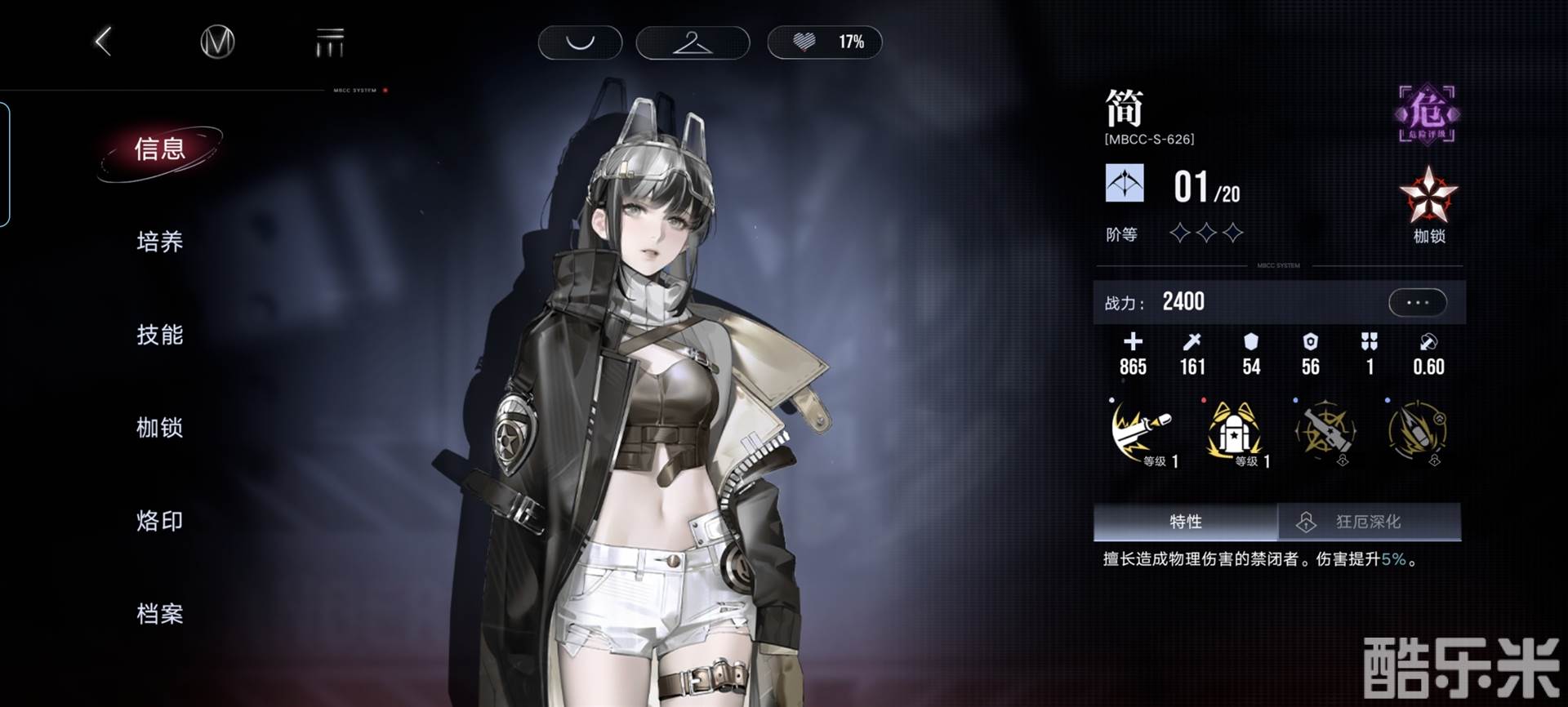Select the second skill icon, level 1
1568x707 pixels.
(1234, 432)
